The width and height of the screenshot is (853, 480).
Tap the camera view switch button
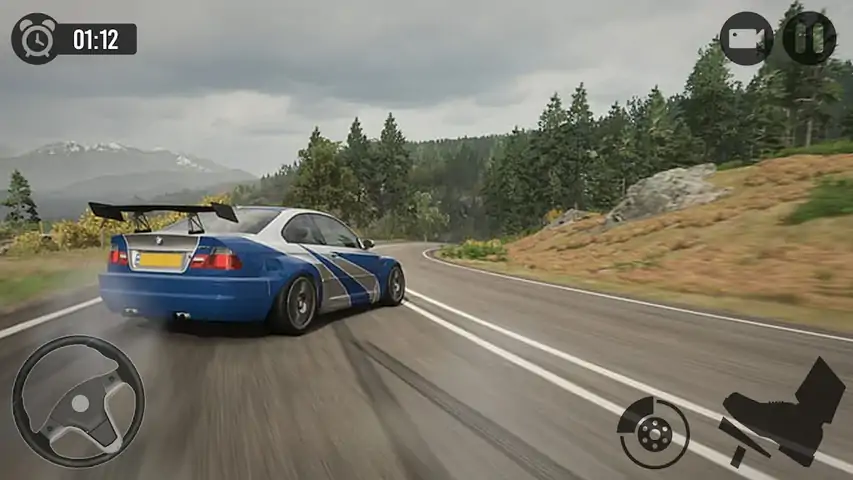pos(746,39)
